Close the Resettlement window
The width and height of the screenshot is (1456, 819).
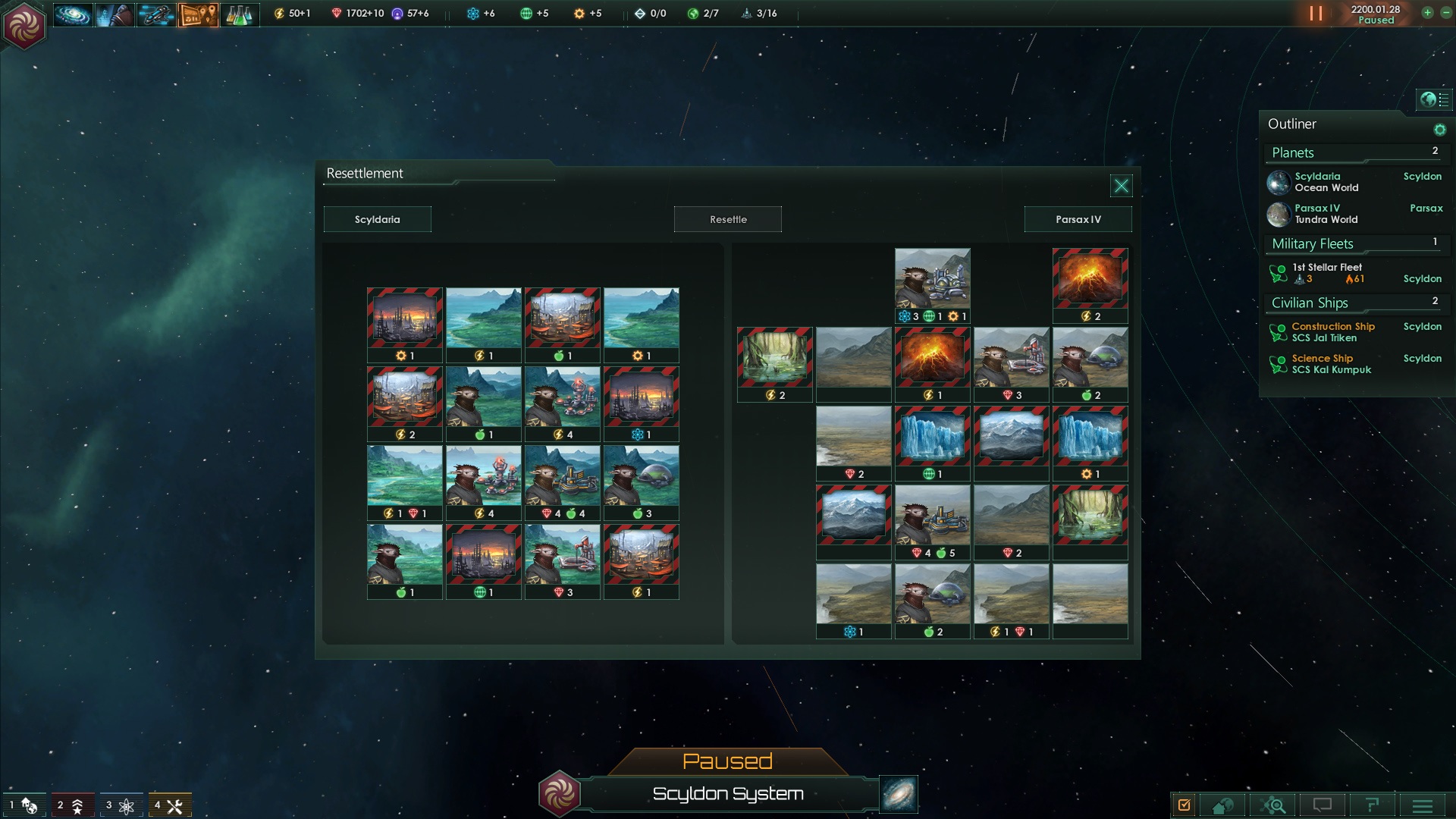pyautogui.click(x=1121, y=186)
